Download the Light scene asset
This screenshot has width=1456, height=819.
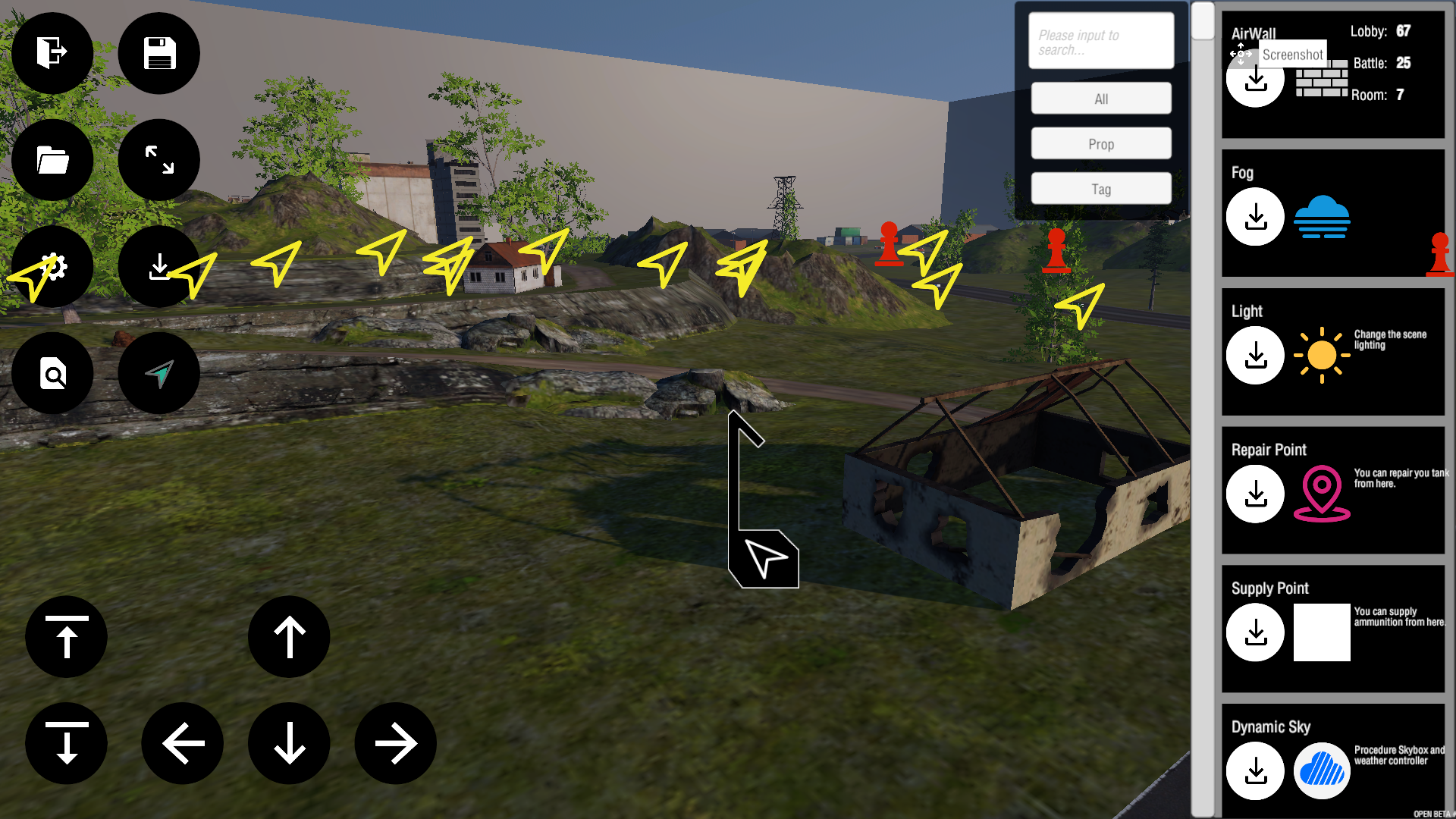point(1255,355)
